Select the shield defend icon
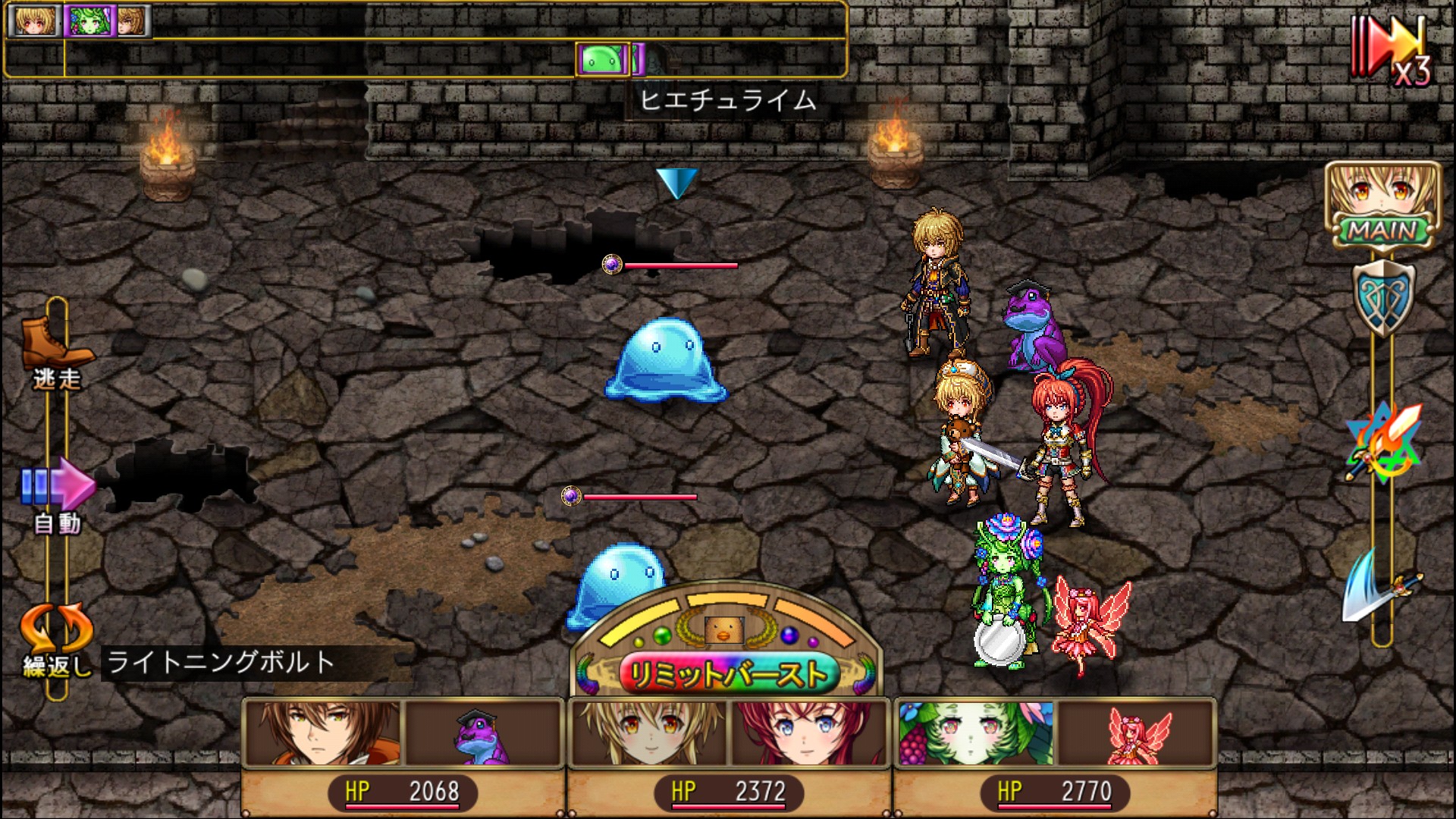1456x819 pixels. (x=1383, y=297)
